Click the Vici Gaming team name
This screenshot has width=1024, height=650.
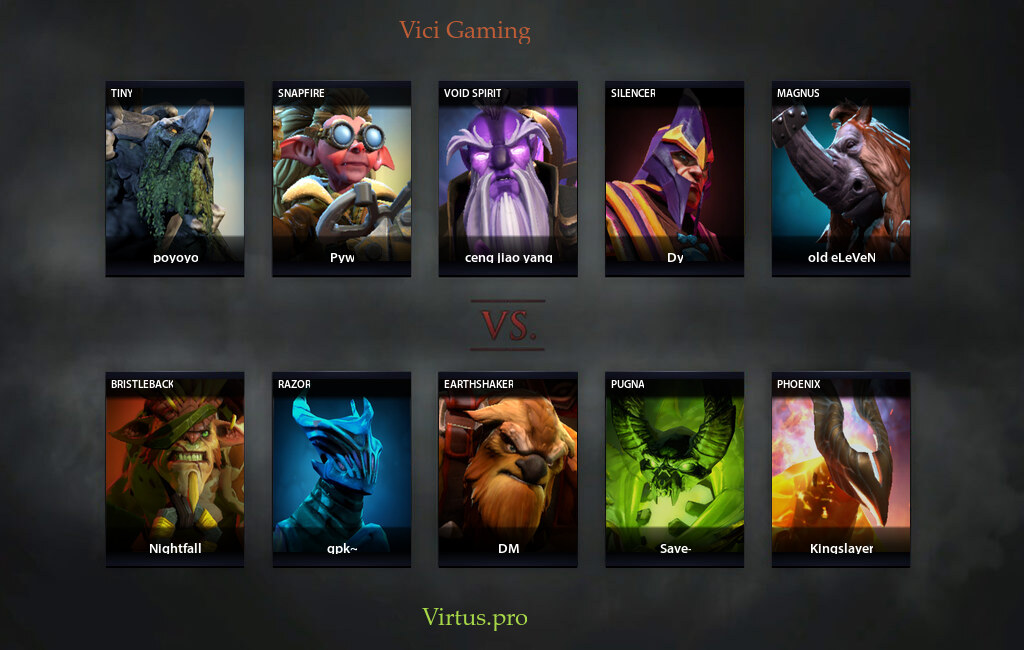pyautogui.click(x=465, y=30)
